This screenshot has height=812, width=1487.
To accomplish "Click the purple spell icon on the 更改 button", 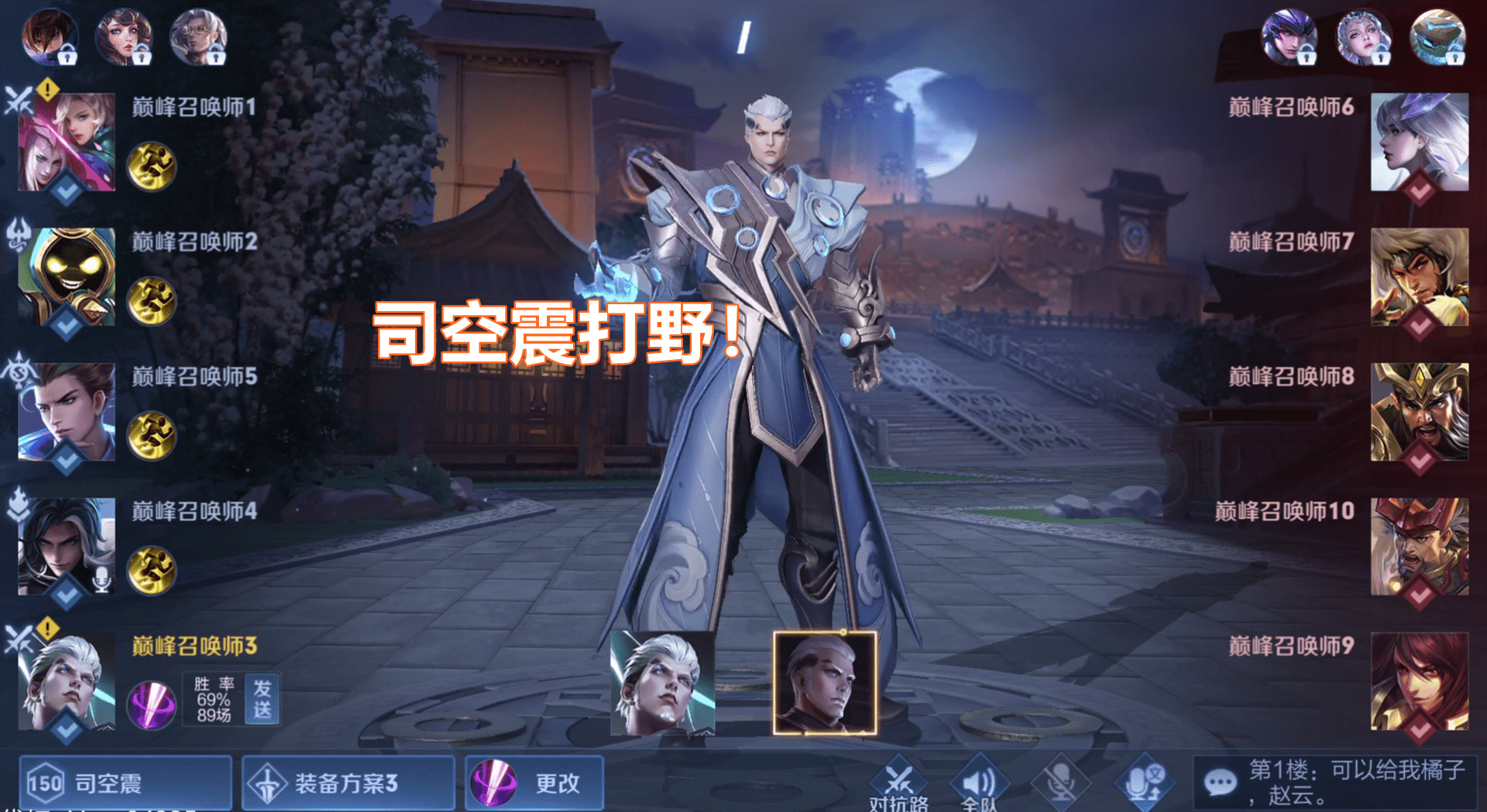I will (x=496, y=783).
